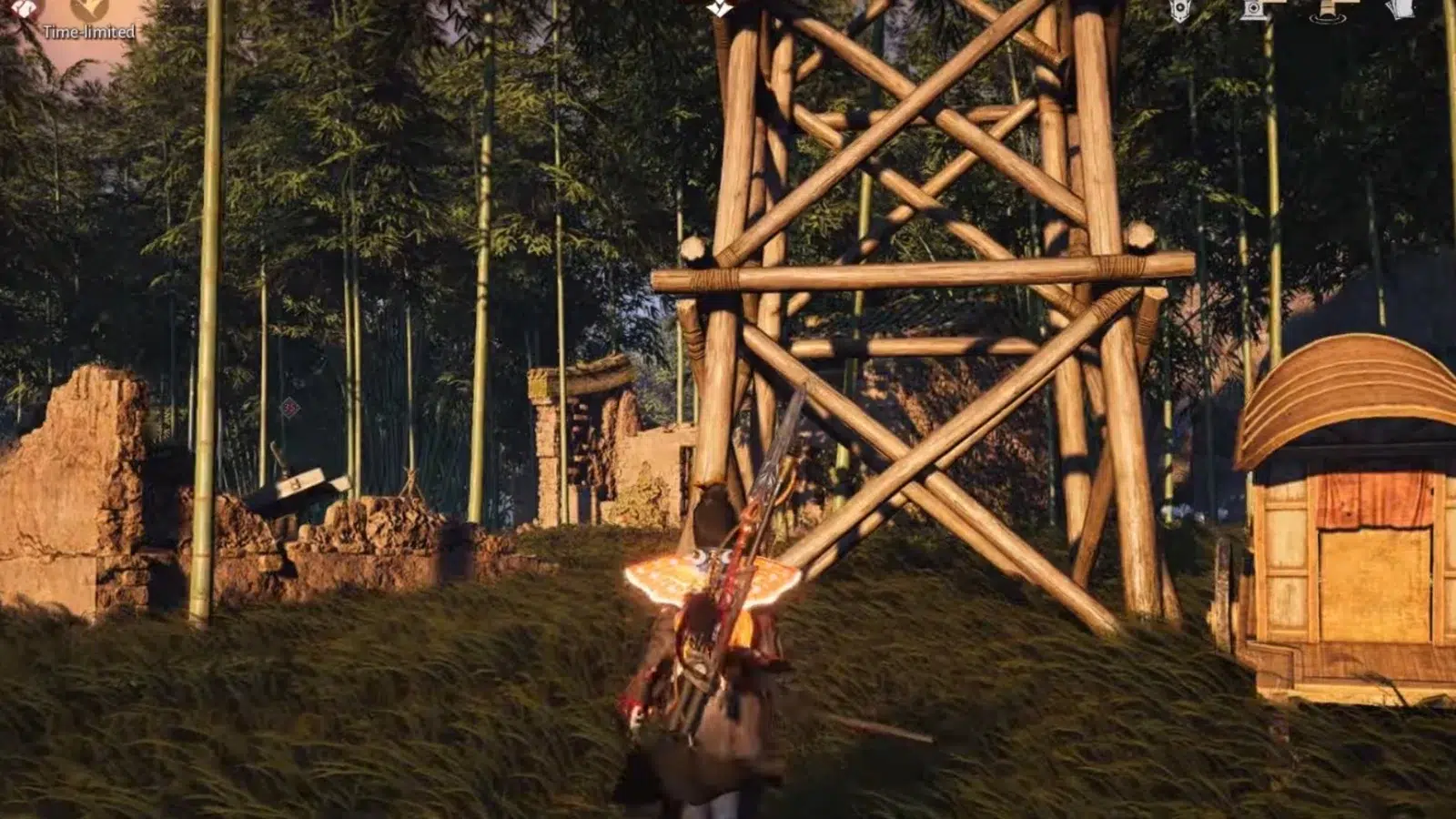Click the white diamond icon in top-left corner

pyautogui.click(x=25, y=7)
